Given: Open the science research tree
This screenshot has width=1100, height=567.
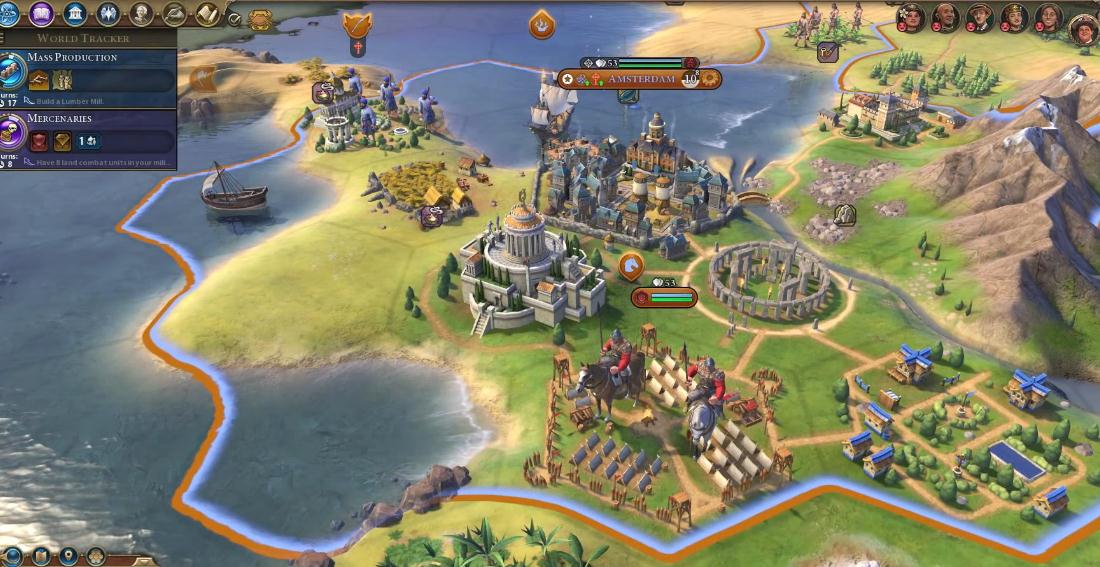Looking at the screenshot, I should click(8, 14).
